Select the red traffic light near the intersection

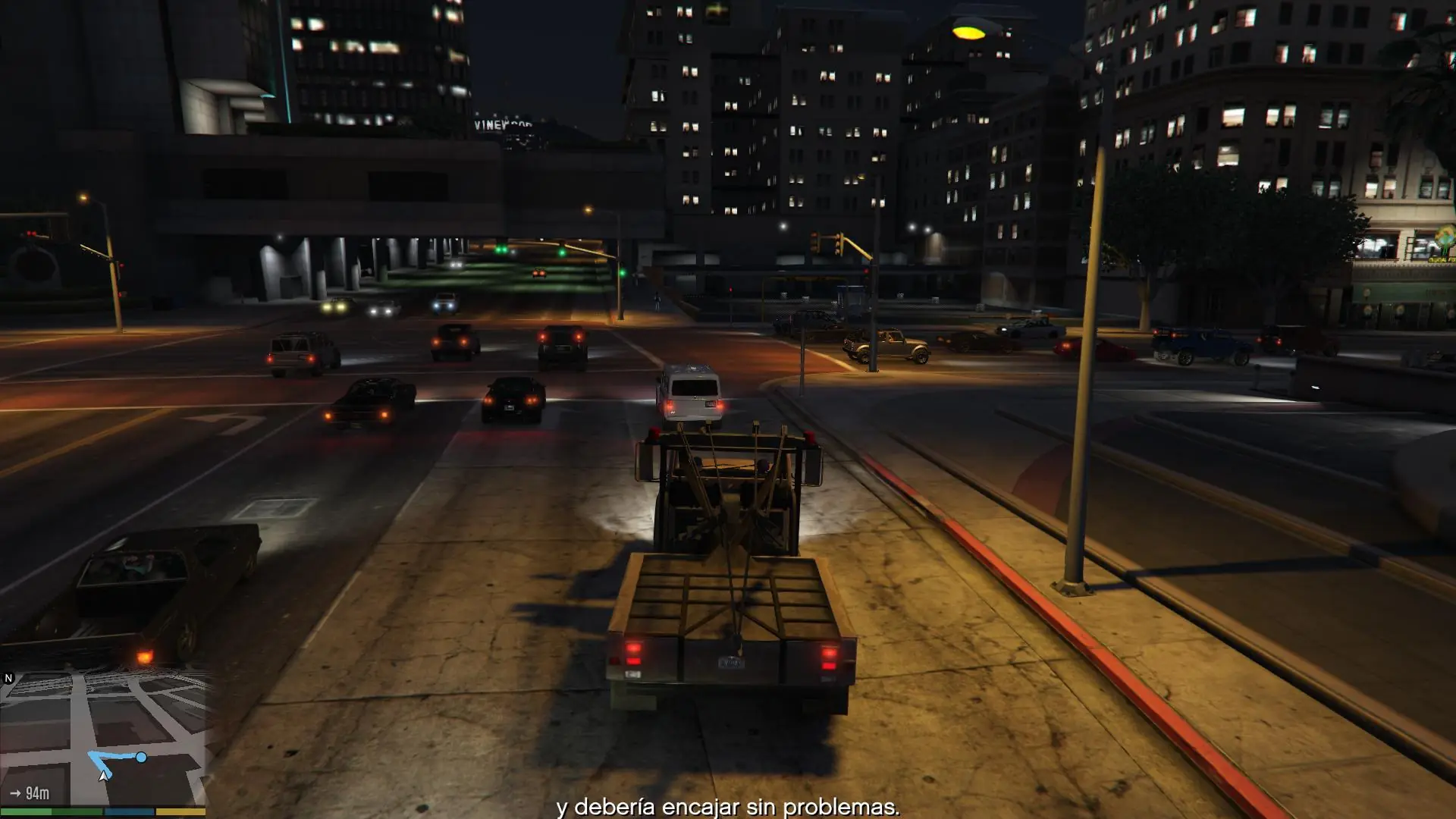[x=867, y=270]
